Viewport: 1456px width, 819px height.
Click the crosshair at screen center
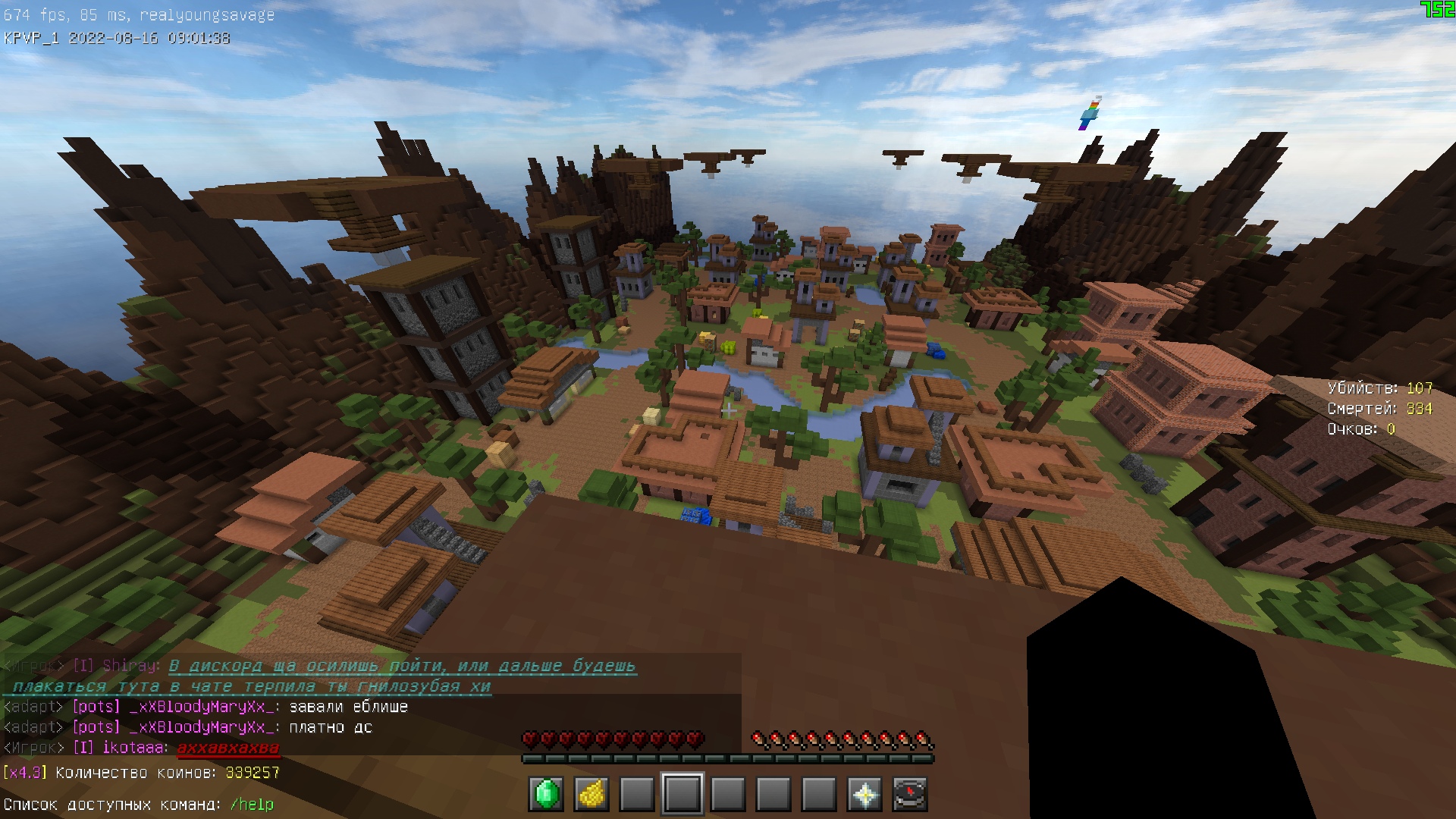(x=728, y=409)
